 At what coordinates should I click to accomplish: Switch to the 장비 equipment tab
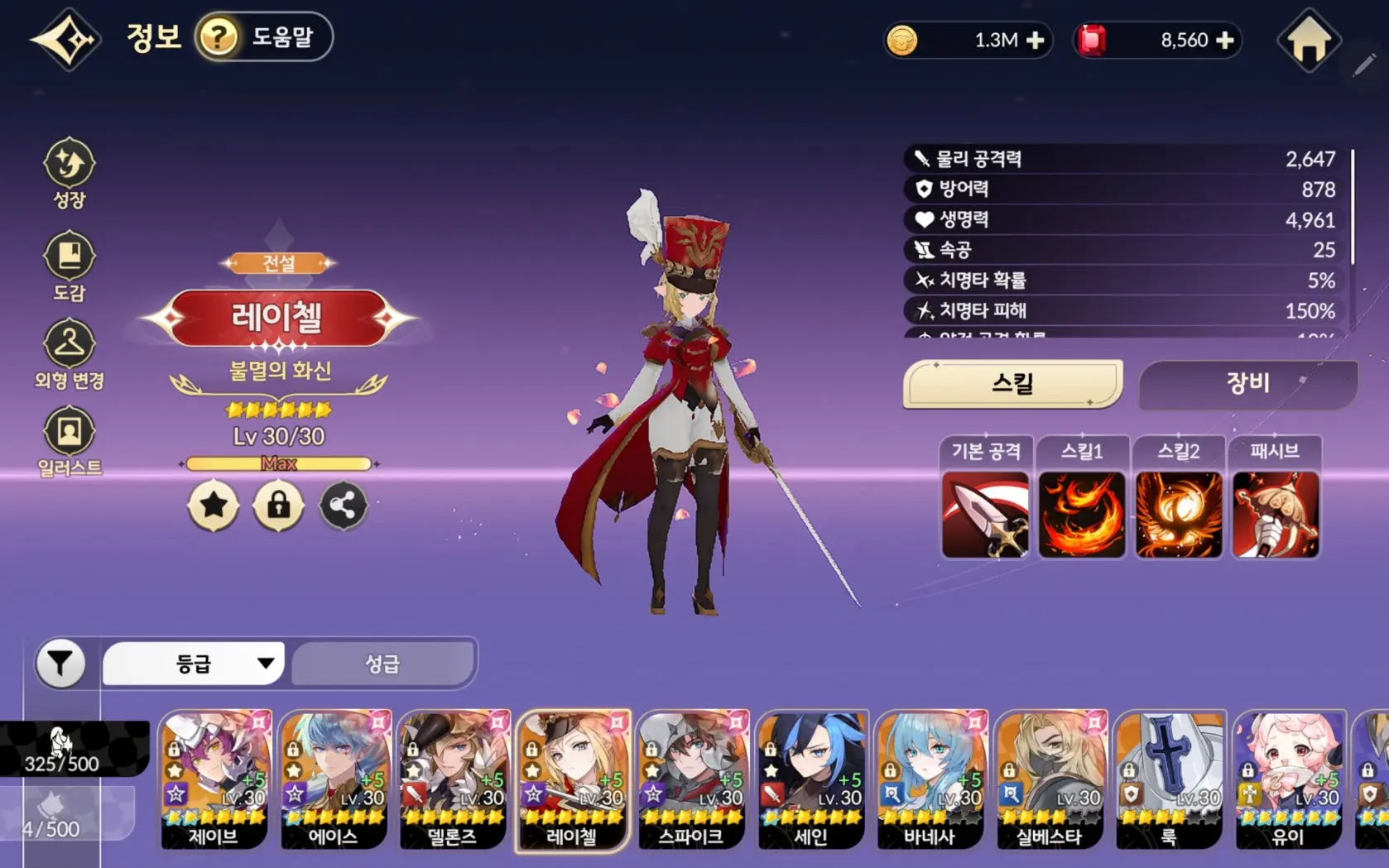[1247, 384]
